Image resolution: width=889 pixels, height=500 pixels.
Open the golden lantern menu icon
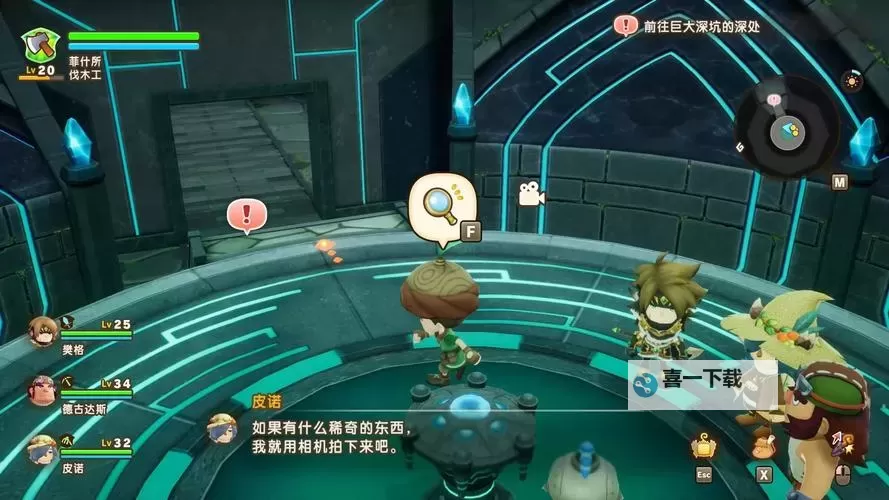click(704, 446)
